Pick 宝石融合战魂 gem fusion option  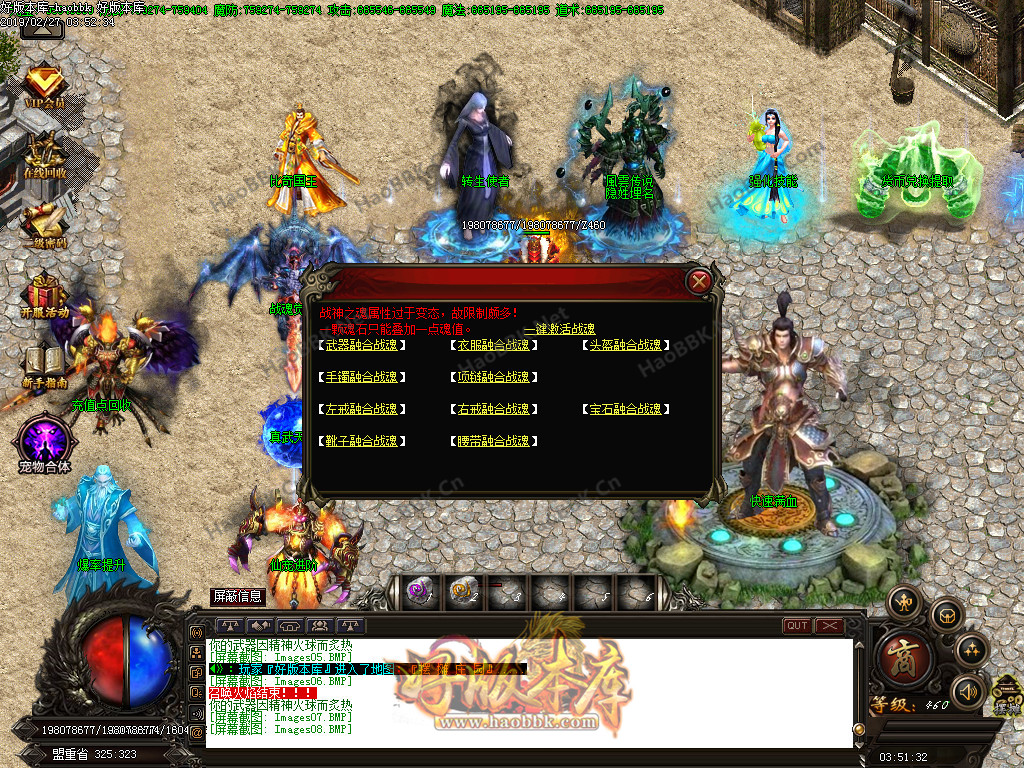pos(625,409)
